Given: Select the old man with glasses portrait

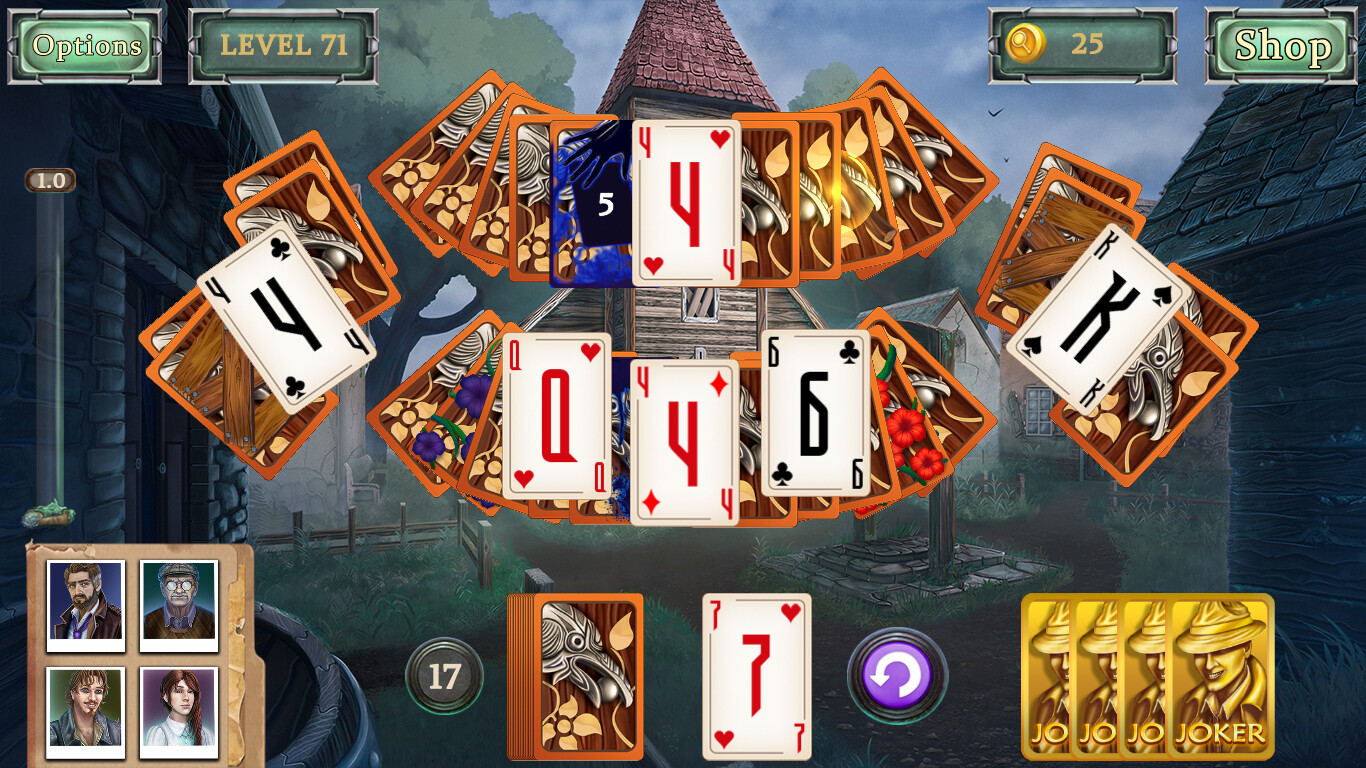Looking at the screenshot, I should [178, 602].
